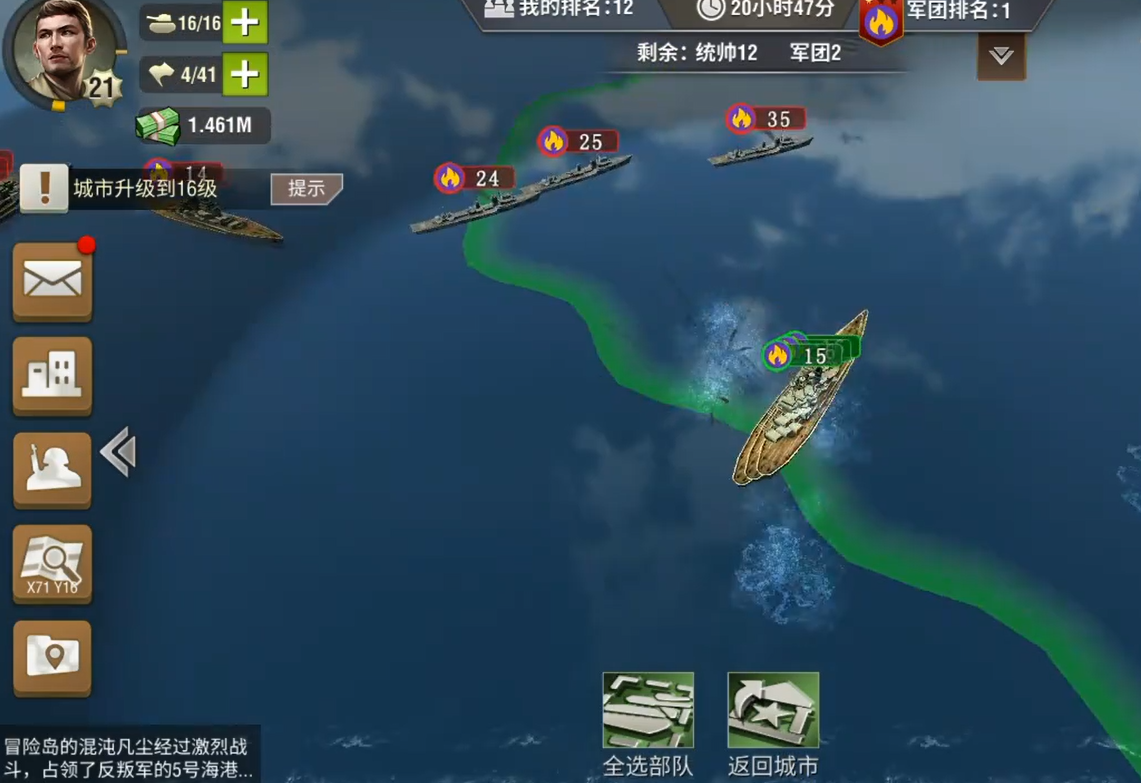Select the level 24 enemy ship marker

tap(475, 179)
